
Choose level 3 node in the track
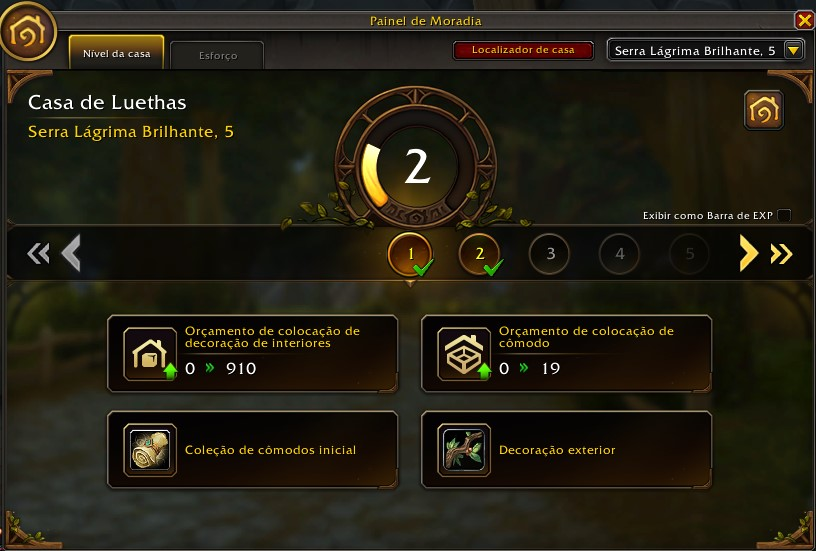550,254
